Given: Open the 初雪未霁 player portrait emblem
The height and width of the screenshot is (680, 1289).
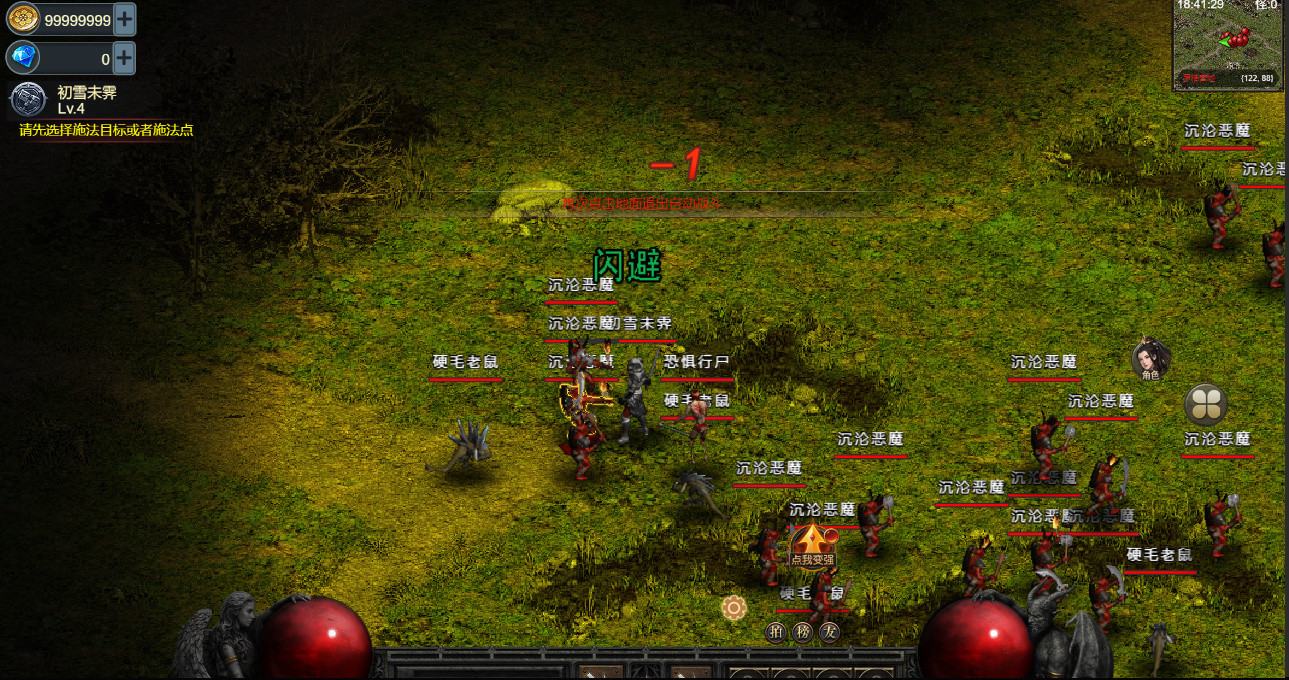Looking at the screenshot, I should pos(28,100).
